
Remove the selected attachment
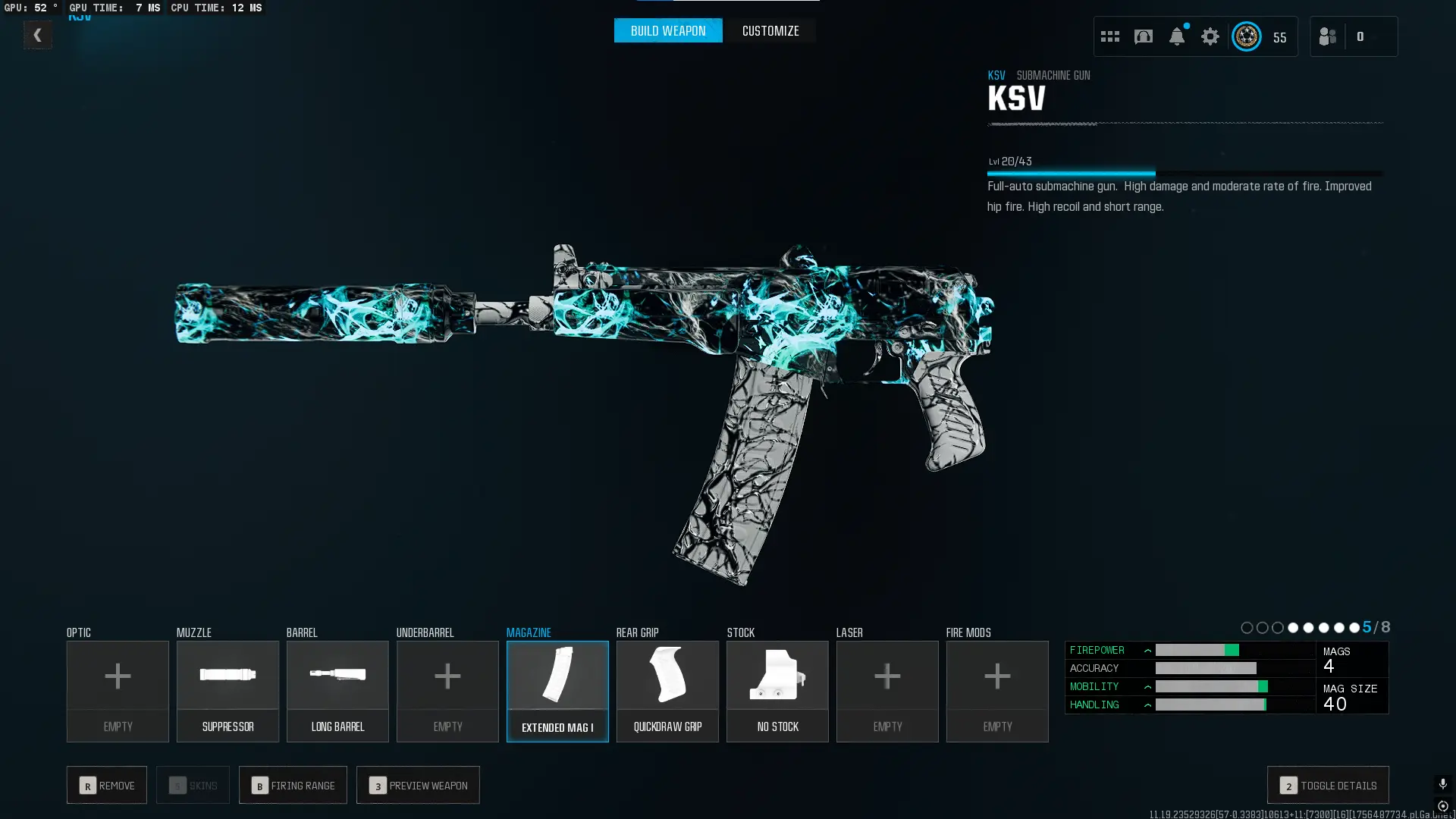[107, 785]
